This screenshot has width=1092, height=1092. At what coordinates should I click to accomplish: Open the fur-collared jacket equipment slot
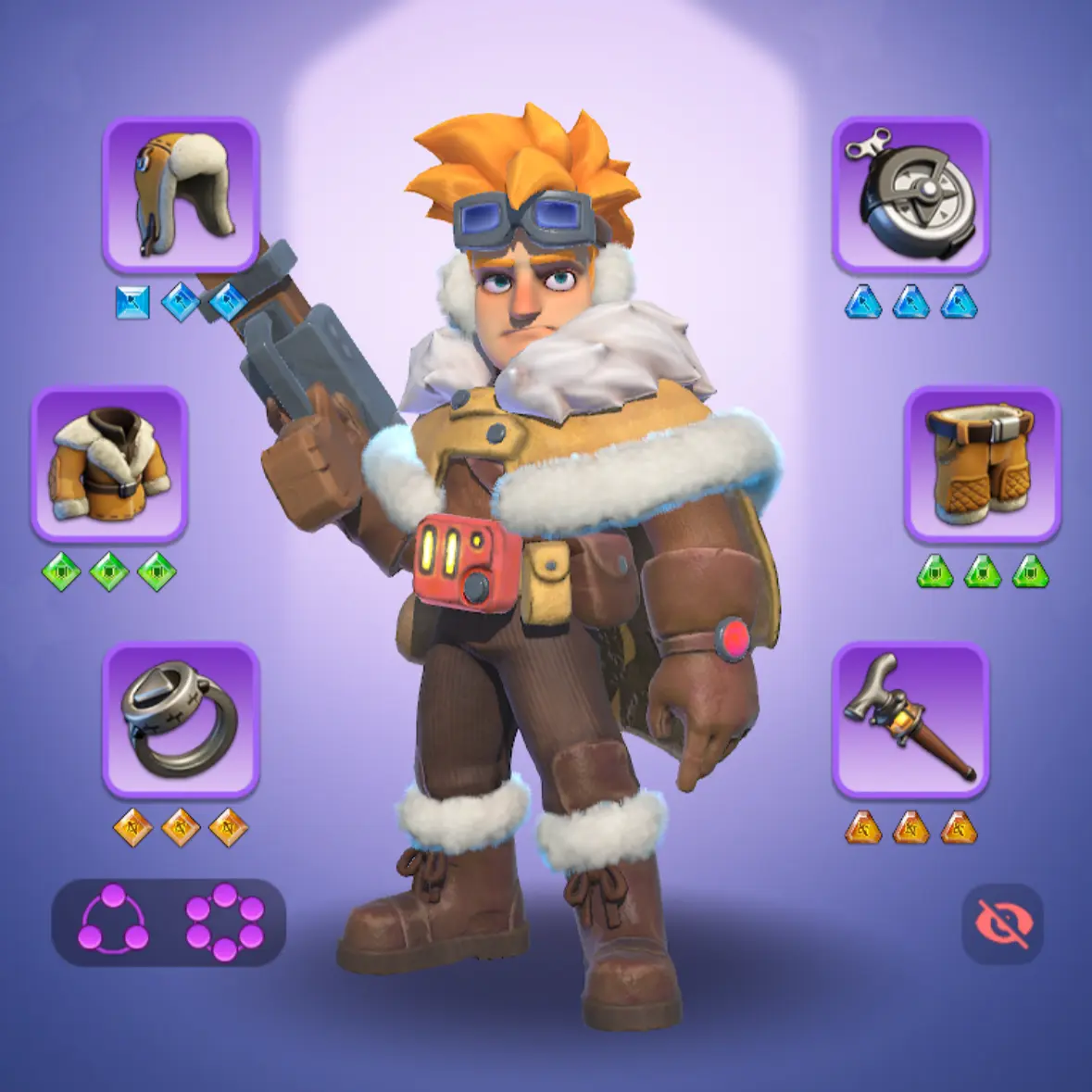(x=109, y=464)
